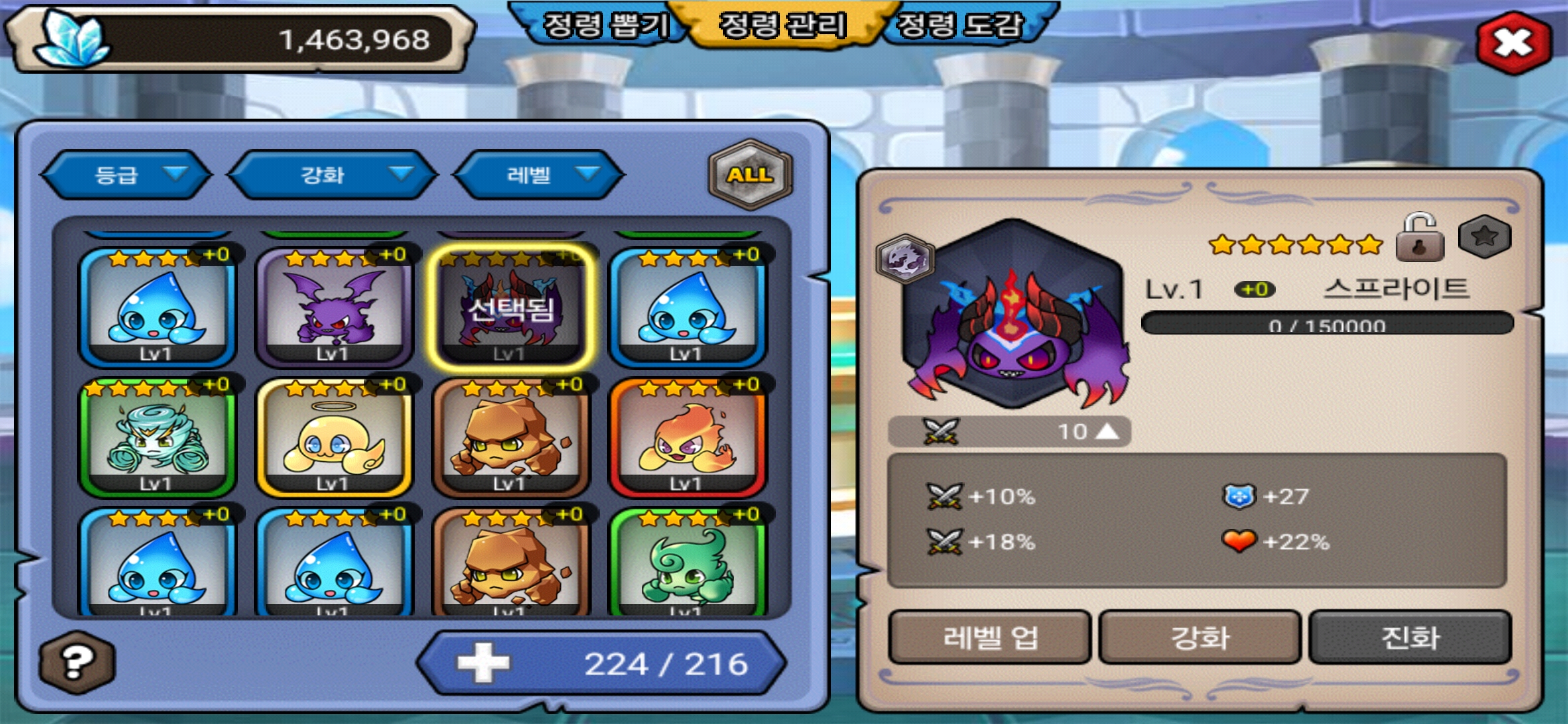The image size is (1568, 724).
Task: Open the 레벨 sort dropdown
Action: tap(539, 175)
